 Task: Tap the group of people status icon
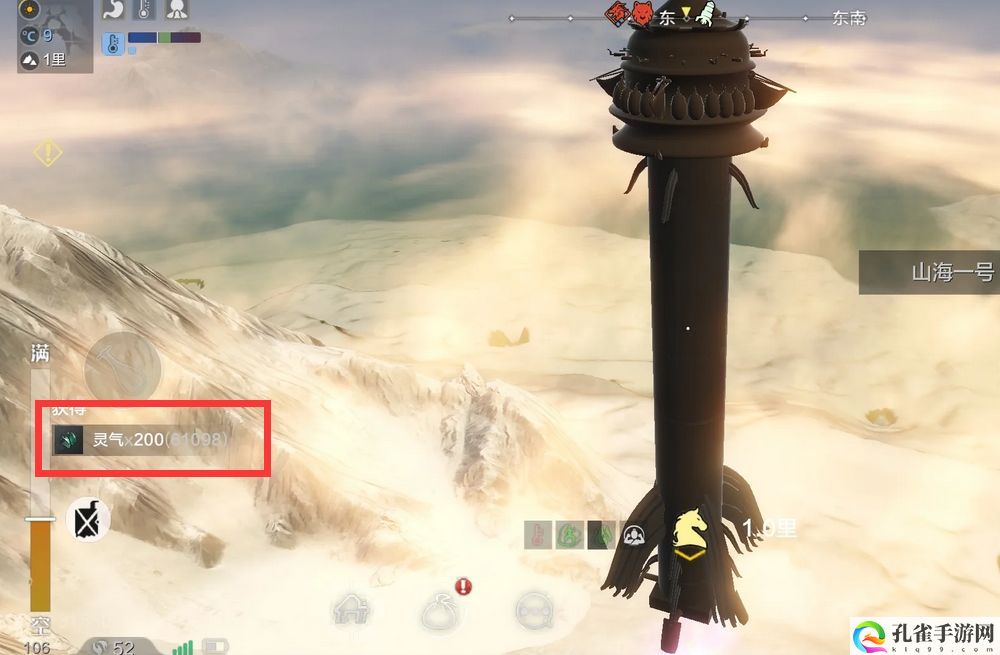pos(633,535)
